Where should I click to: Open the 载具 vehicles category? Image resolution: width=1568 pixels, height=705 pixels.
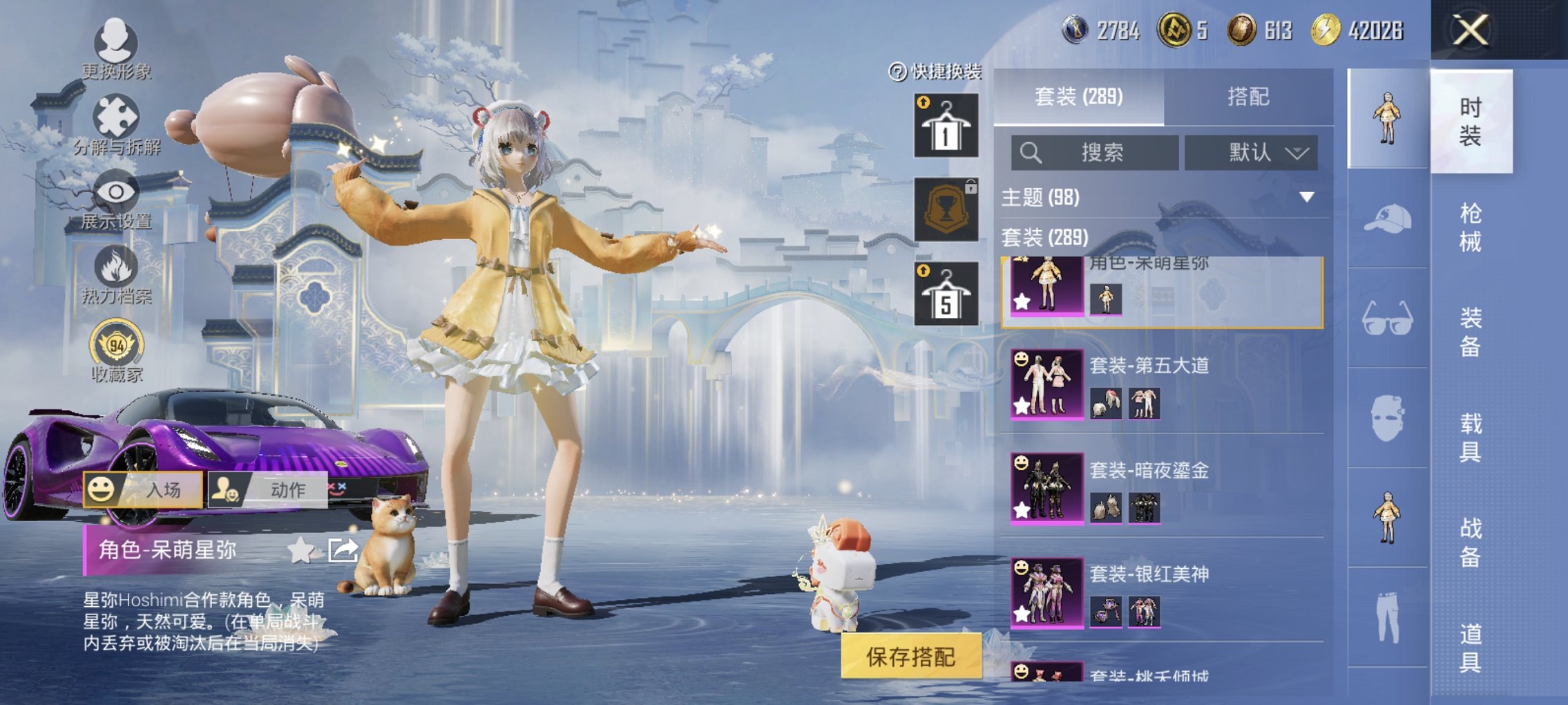1470,437
